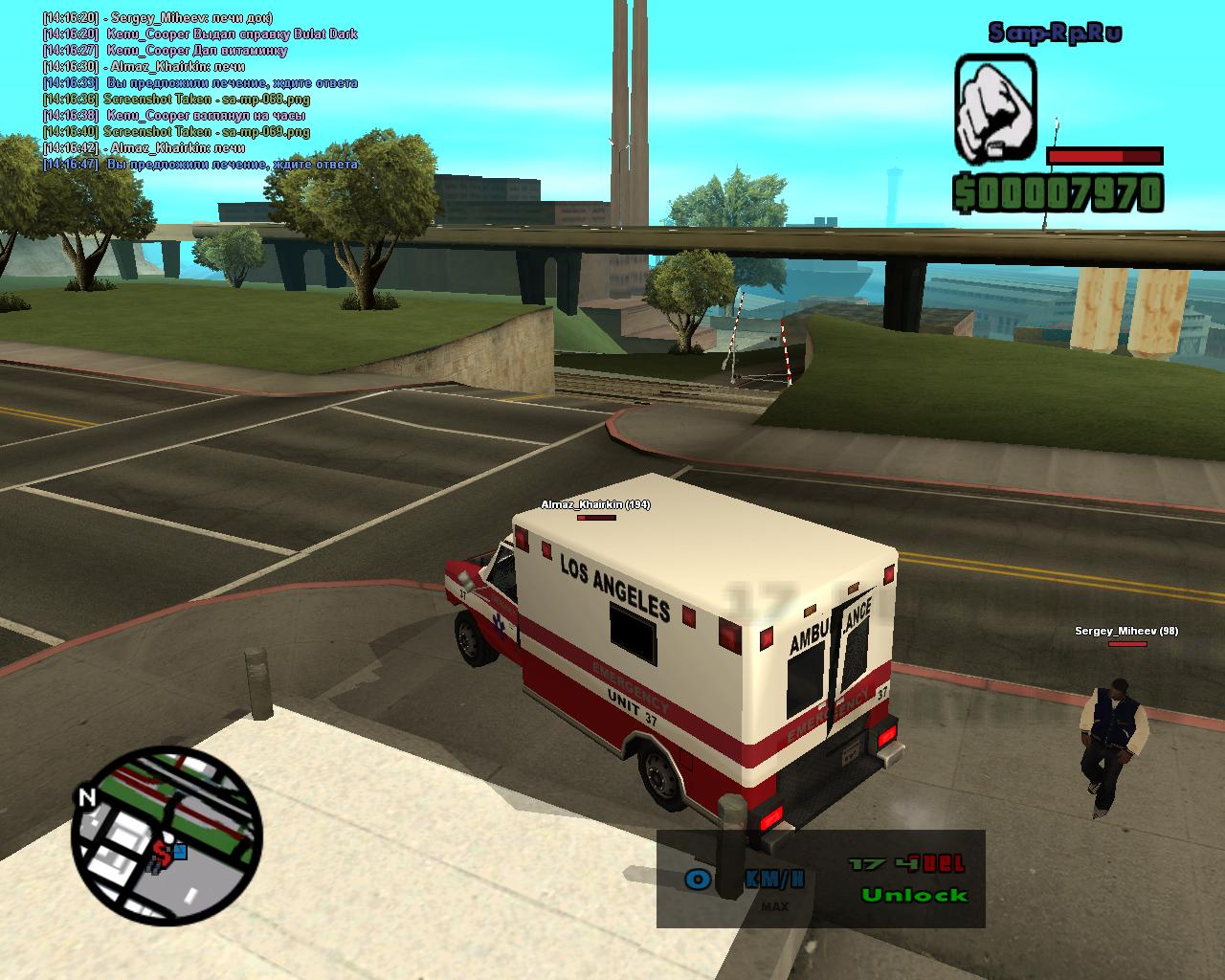Select the Almaz_Khairkin player name tag
1225x980 pixels.
click(x=595, y=504)
